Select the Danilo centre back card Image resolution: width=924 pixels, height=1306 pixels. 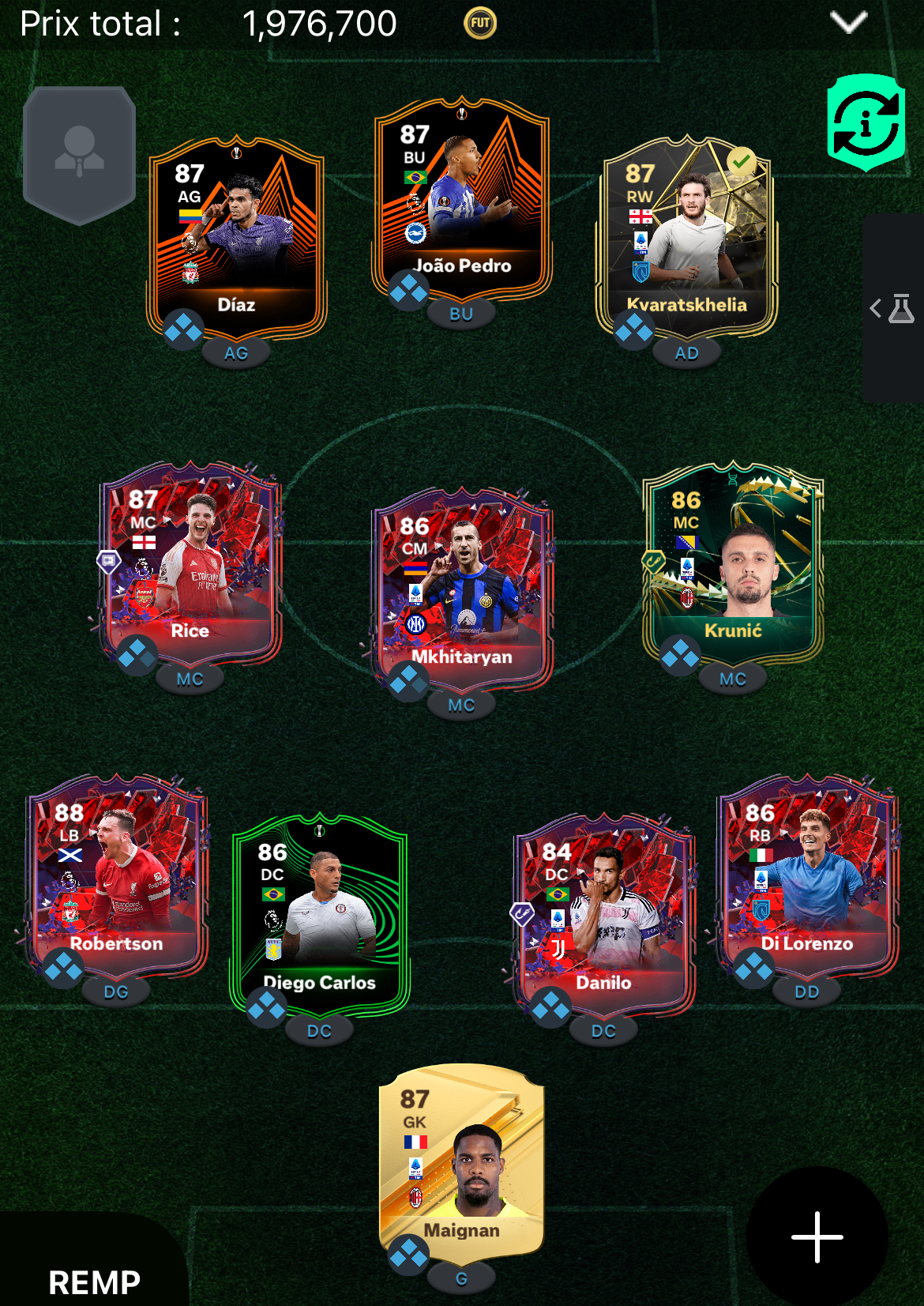click(604, 915)
